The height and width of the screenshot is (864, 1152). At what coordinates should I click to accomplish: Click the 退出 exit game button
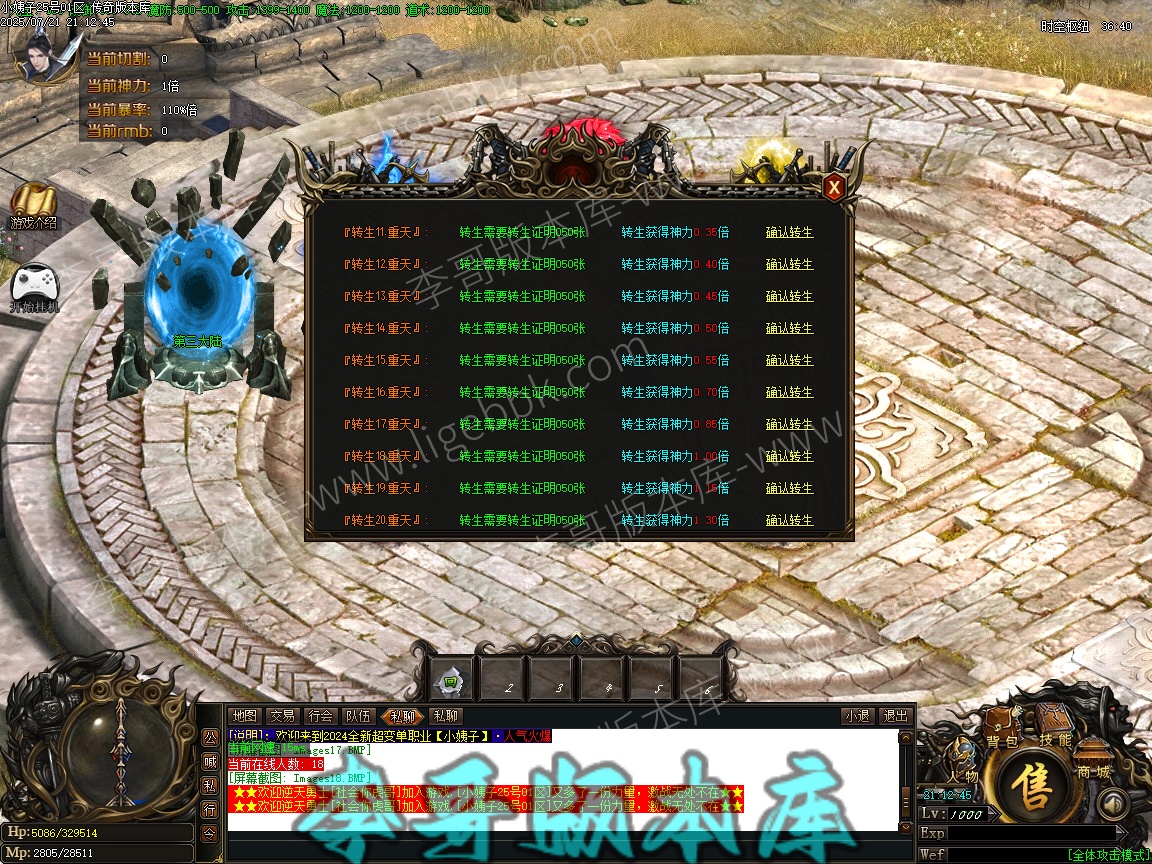(895, 716)
